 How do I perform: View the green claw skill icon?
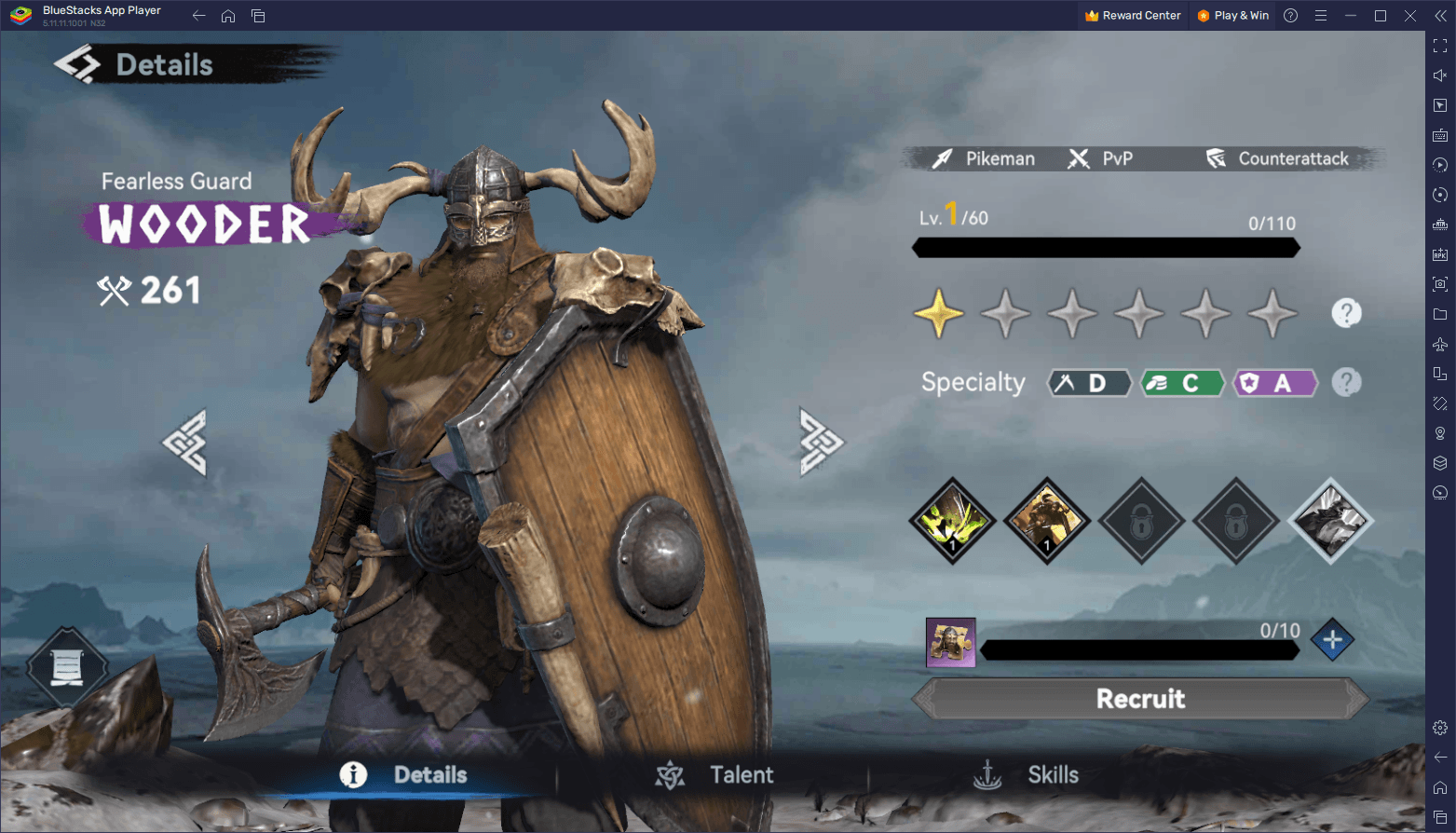tap(952, 520)
